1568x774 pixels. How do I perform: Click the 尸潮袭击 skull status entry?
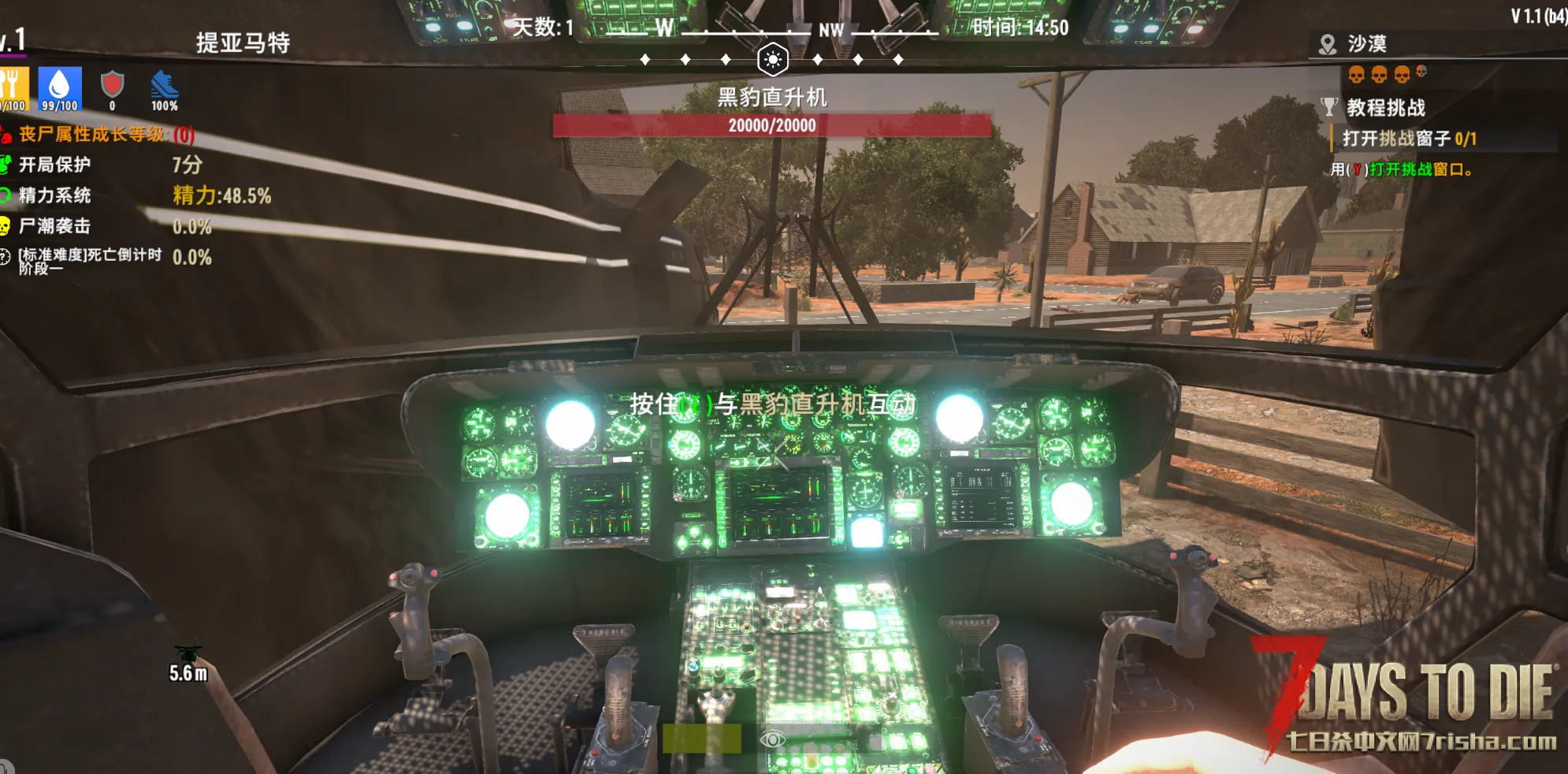(54, 226)
